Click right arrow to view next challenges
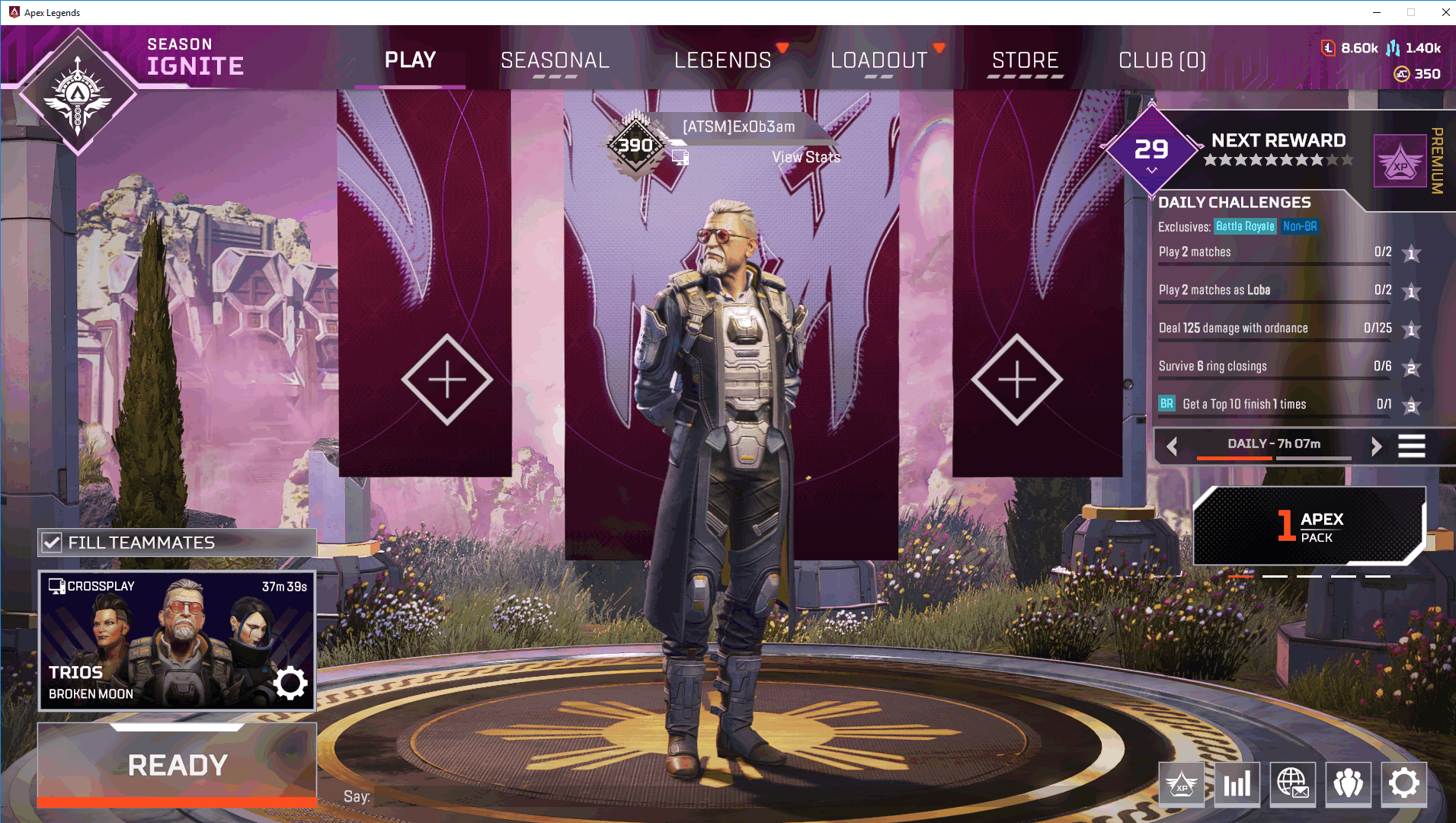1456x823 pixels. (x=1378, y=446)
